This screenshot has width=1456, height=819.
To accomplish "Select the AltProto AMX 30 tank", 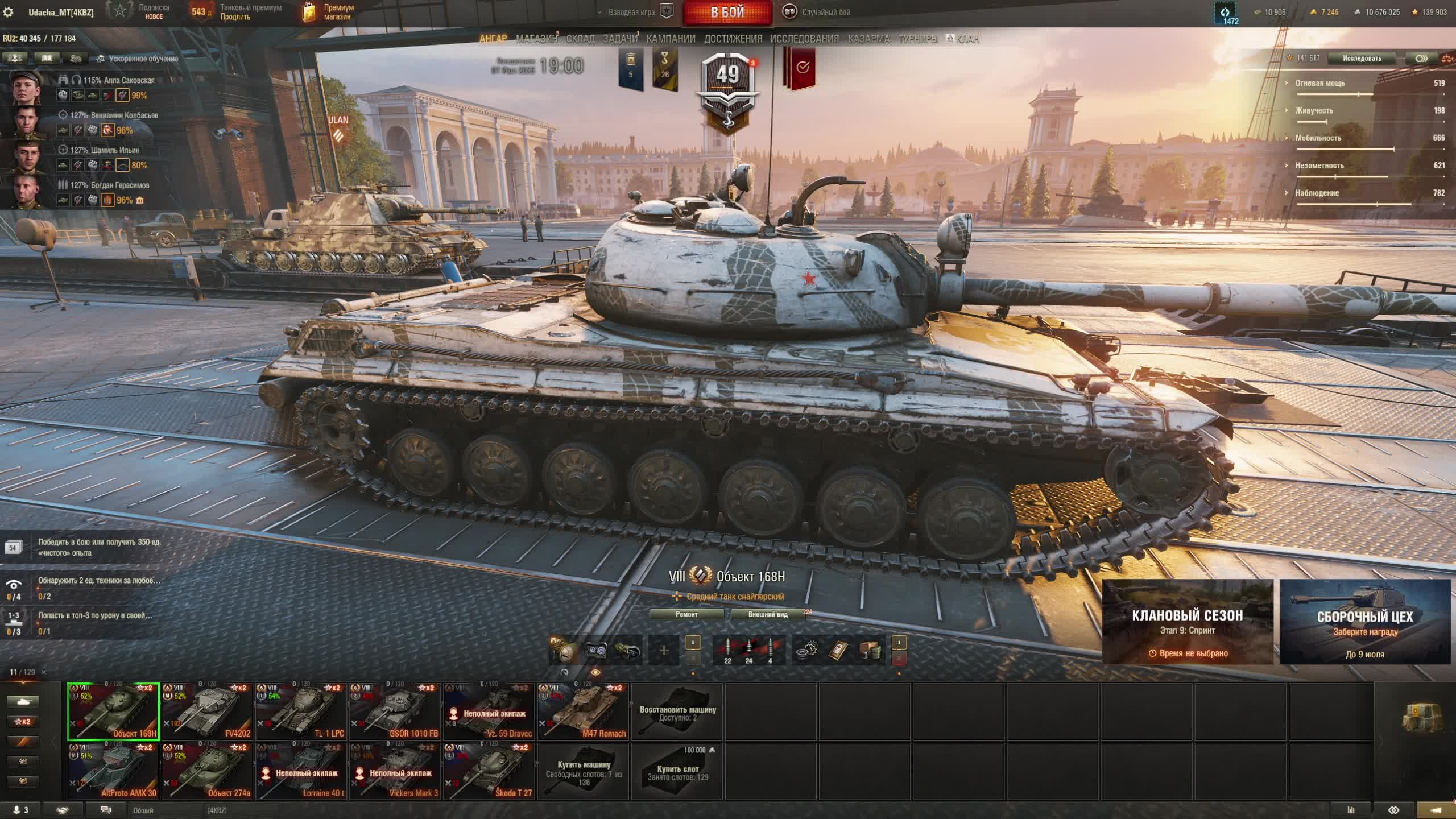I will pyautogui.click(x=113, y=772).
